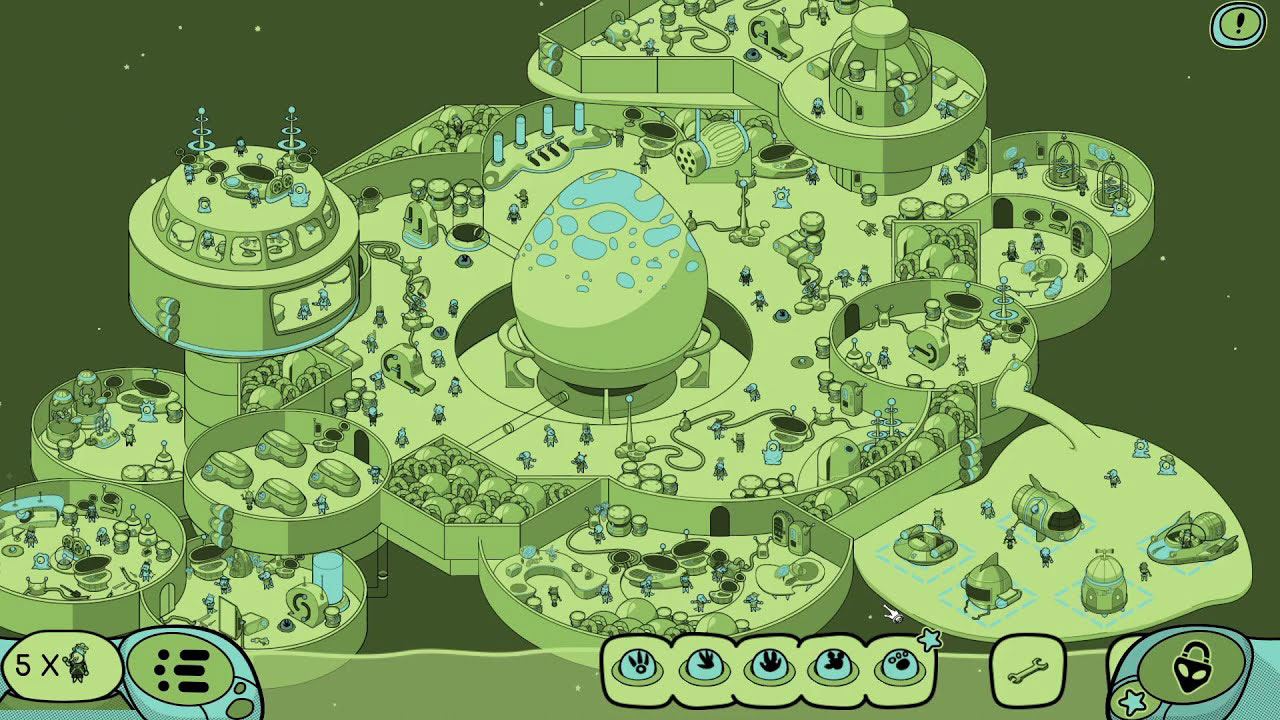Open the objectives list button
Viewport: 1280px width, 720px height.
[182, 665]
